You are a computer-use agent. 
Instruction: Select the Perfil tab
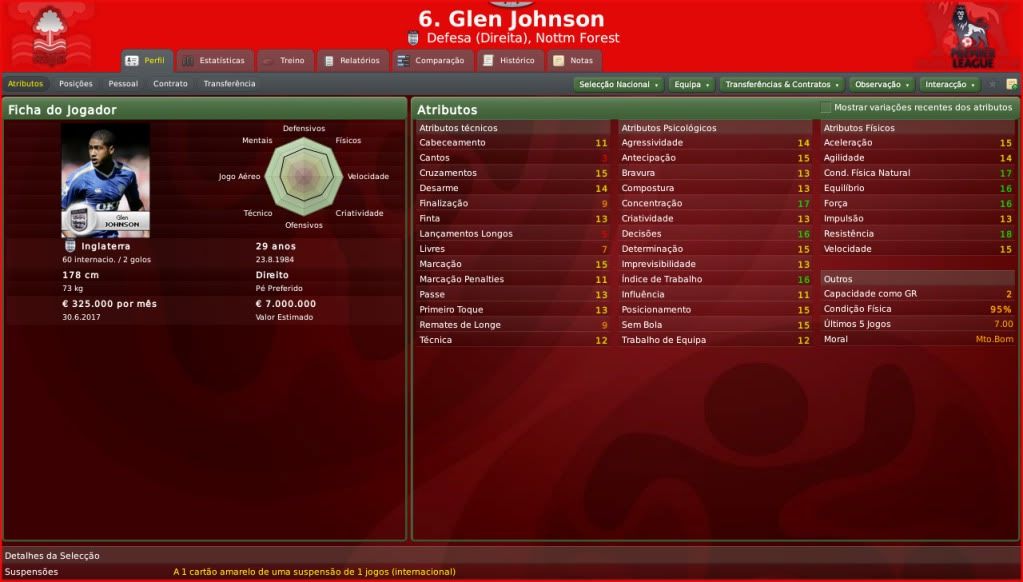146,61
